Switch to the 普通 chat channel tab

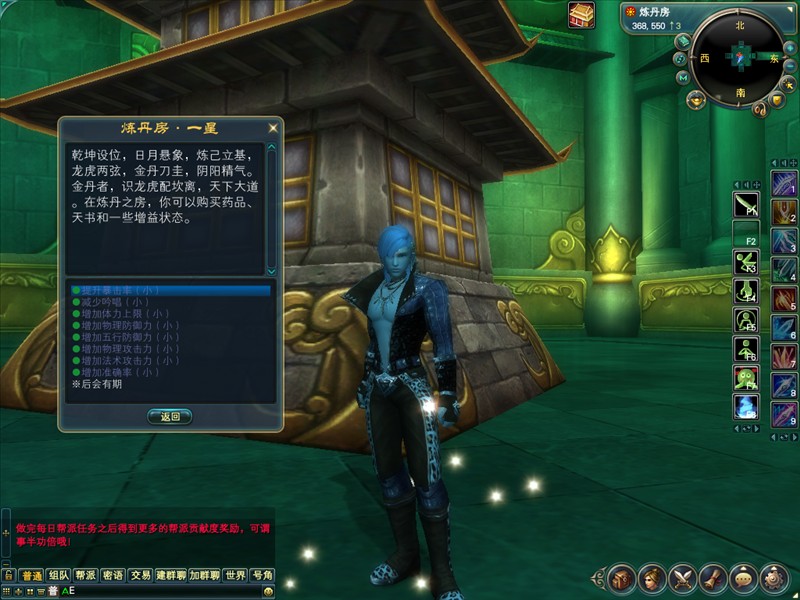[x=31, y=576]
